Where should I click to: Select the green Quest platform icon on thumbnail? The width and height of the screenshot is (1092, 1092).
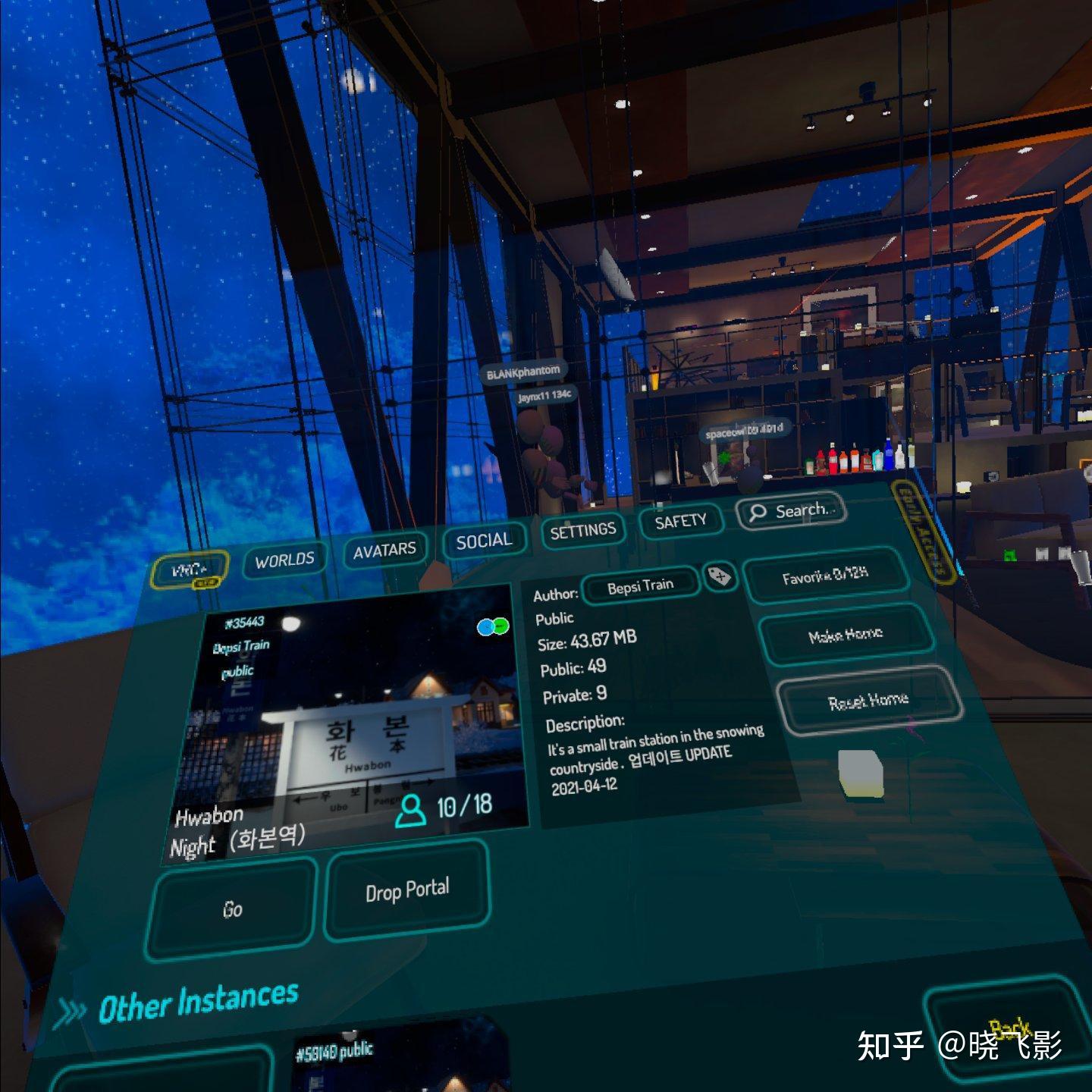point(500,627)
